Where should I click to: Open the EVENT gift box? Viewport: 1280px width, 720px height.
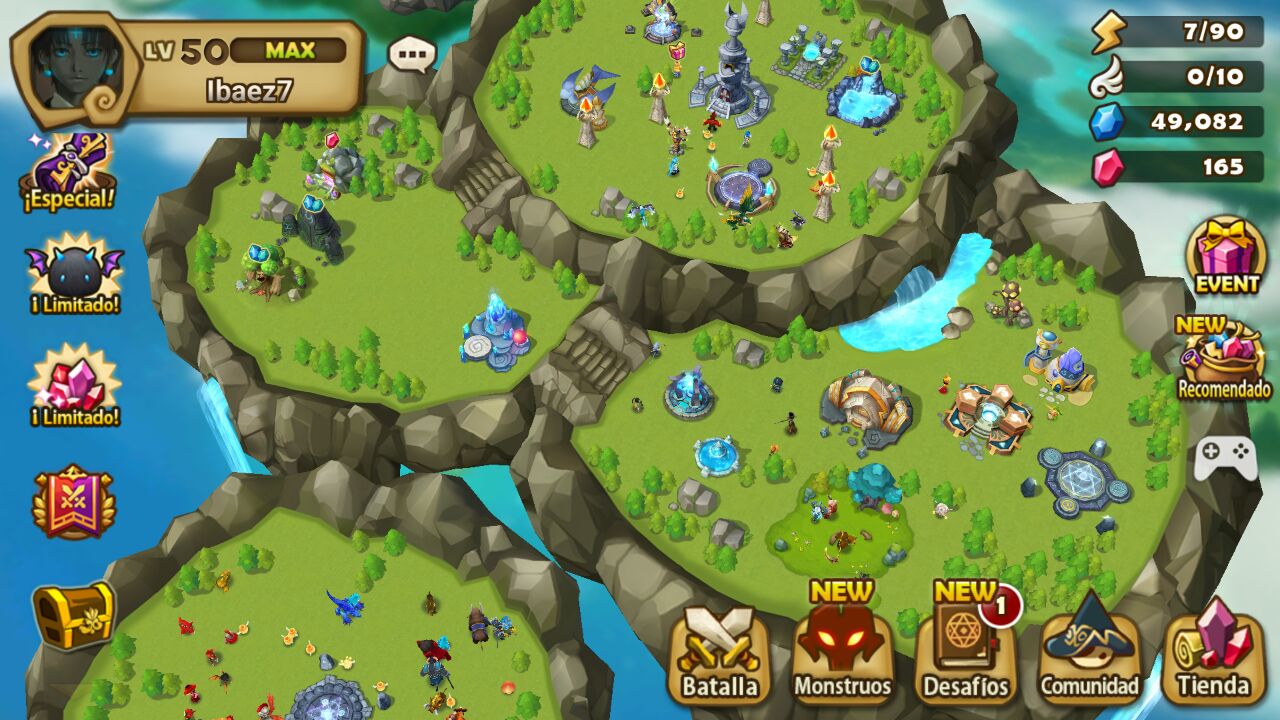(x=1226, y=256)
